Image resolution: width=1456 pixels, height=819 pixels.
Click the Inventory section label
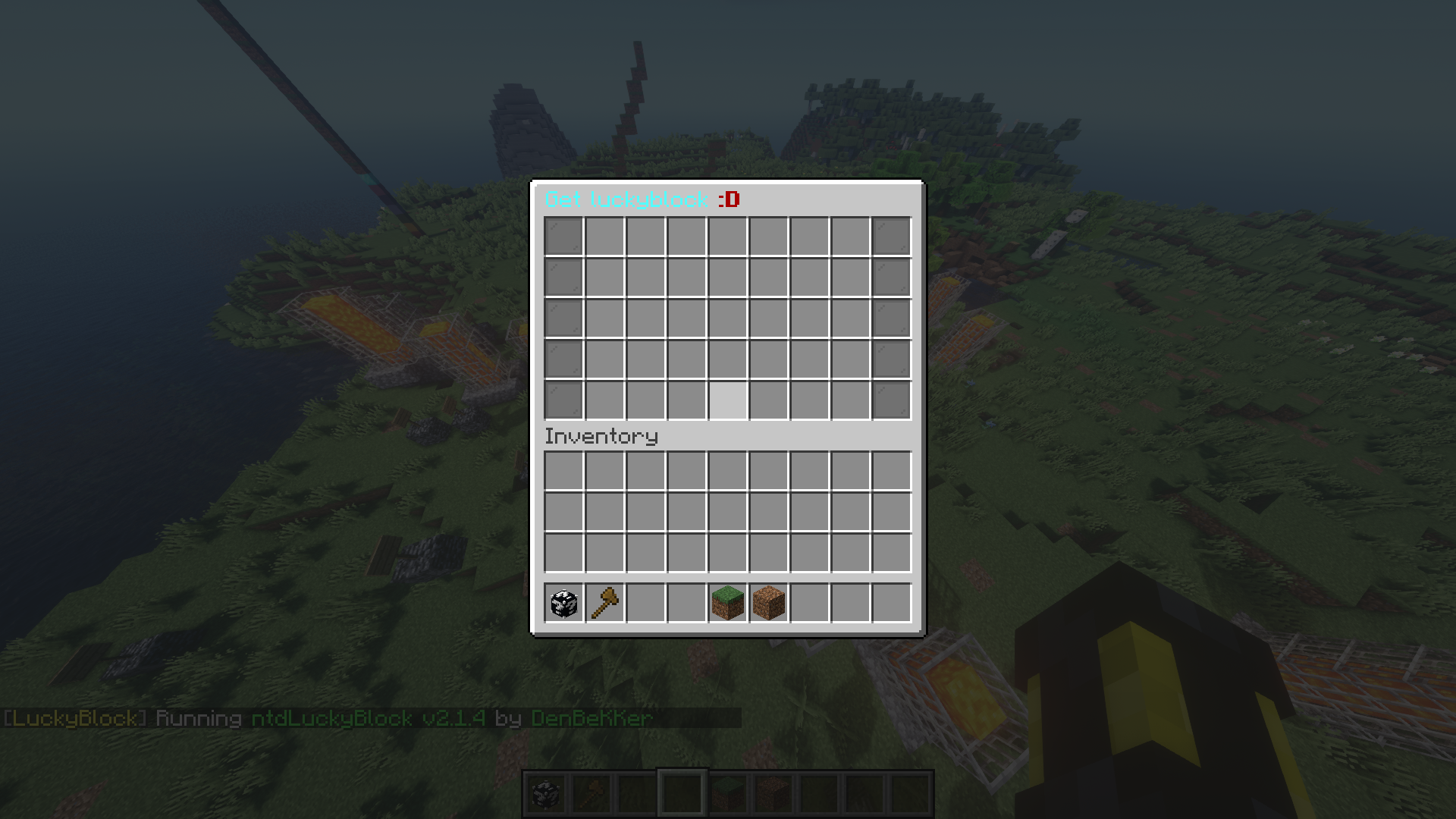[x=601, y=436]
